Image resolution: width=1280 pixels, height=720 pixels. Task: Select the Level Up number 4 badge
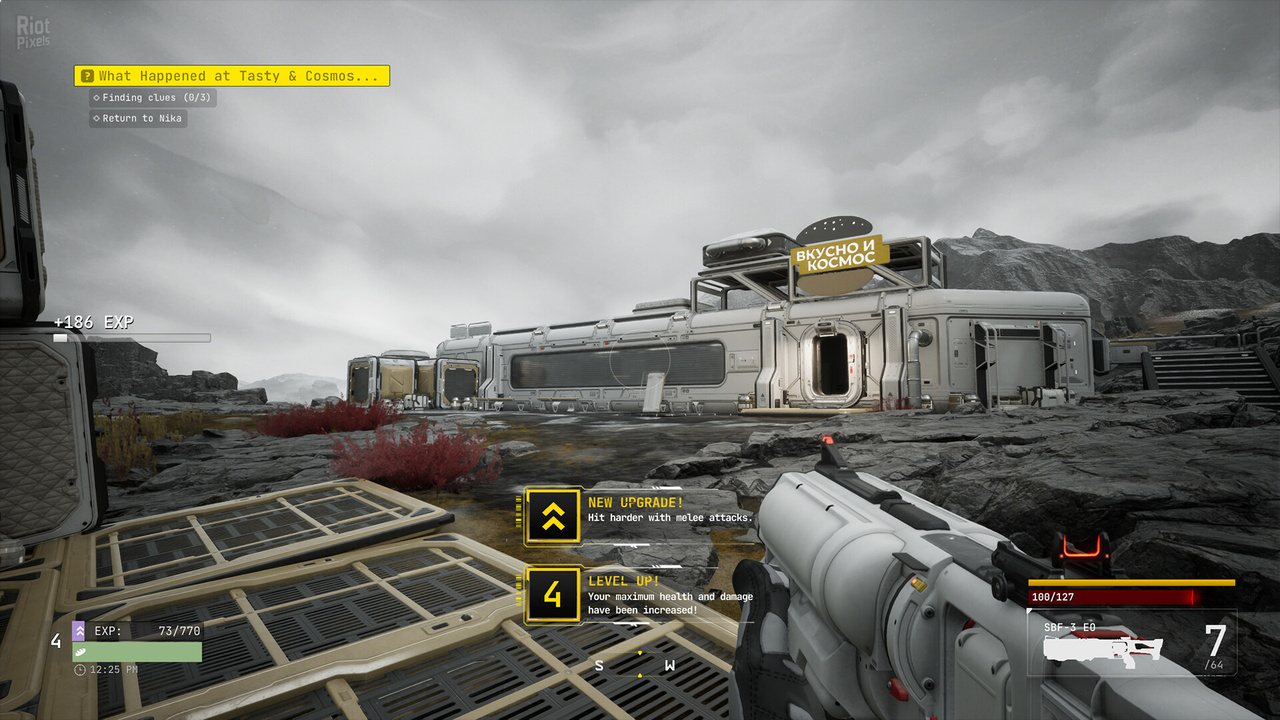pyautogui.click(x=553, y=595)
